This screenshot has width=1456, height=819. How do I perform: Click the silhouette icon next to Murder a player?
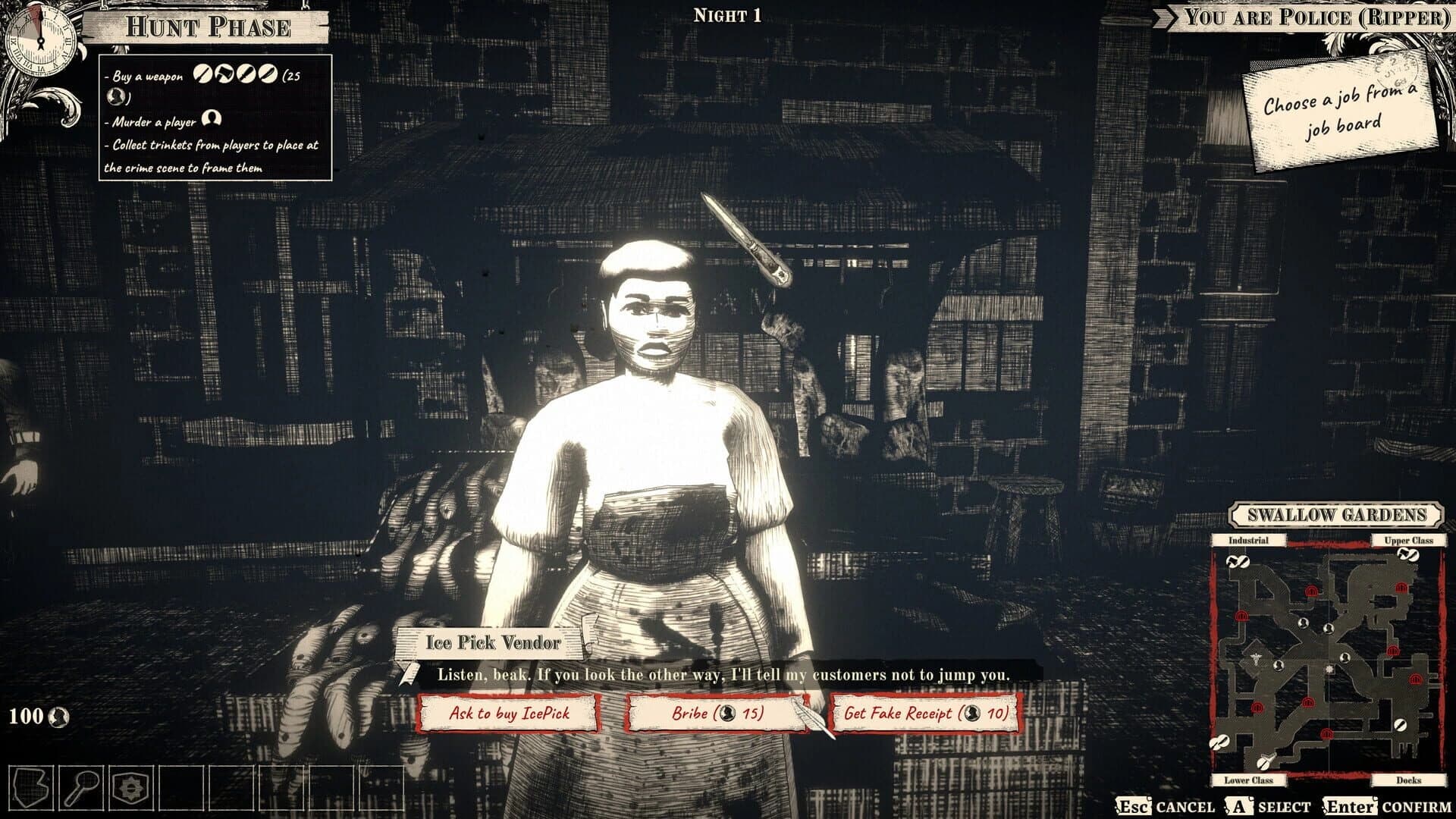(213, 119)
